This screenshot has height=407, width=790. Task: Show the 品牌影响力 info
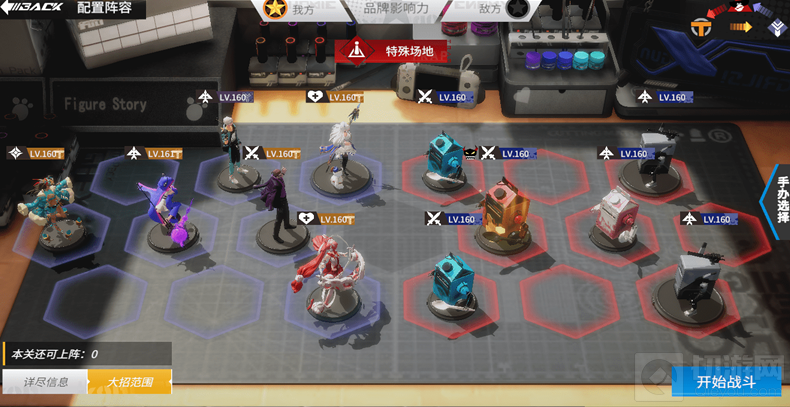click(x=397, y=8)
